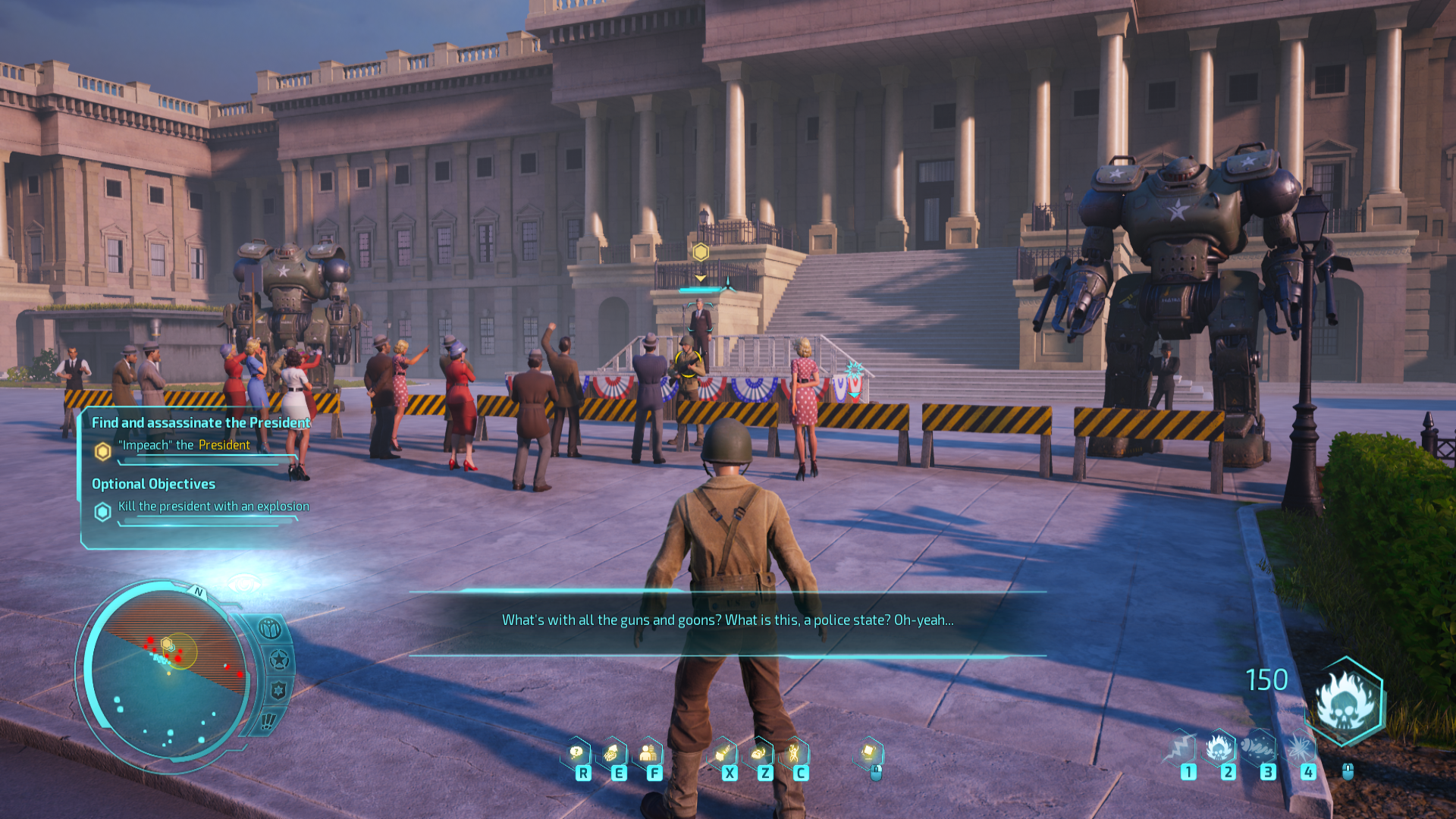Screen dimensions: 1456x819
Task: Select the star badge alert icon
Action: (279, 660)
